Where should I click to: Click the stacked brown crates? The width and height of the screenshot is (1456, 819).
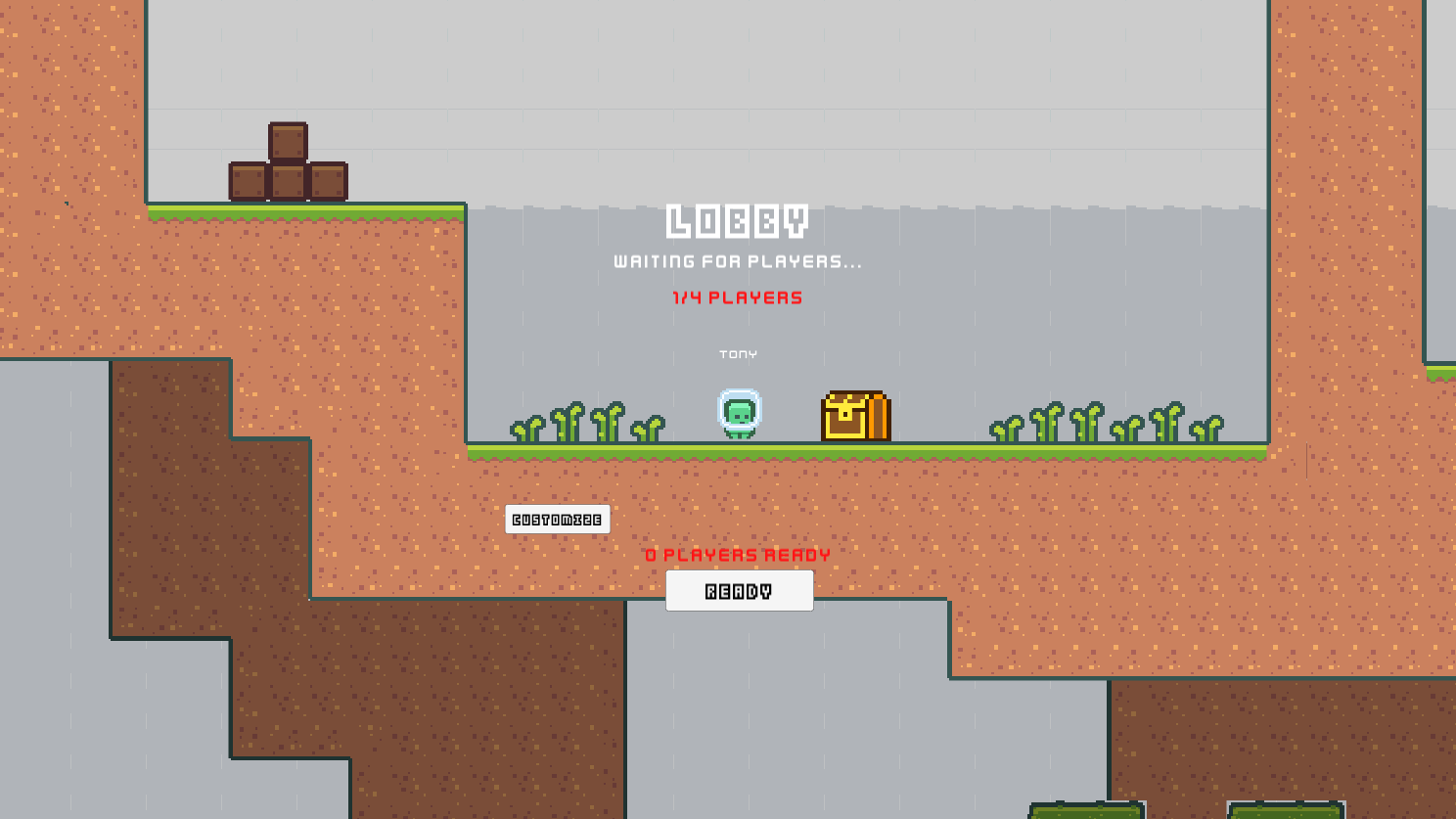(x=287, y=162)
